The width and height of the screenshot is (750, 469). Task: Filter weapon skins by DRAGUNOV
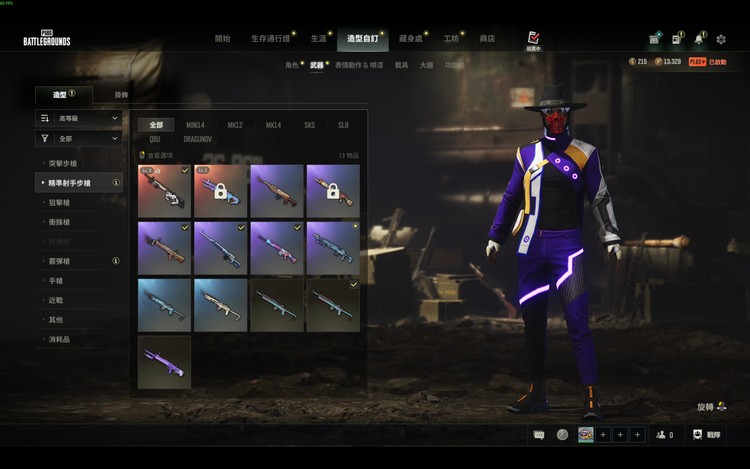(x=197, y=140)
